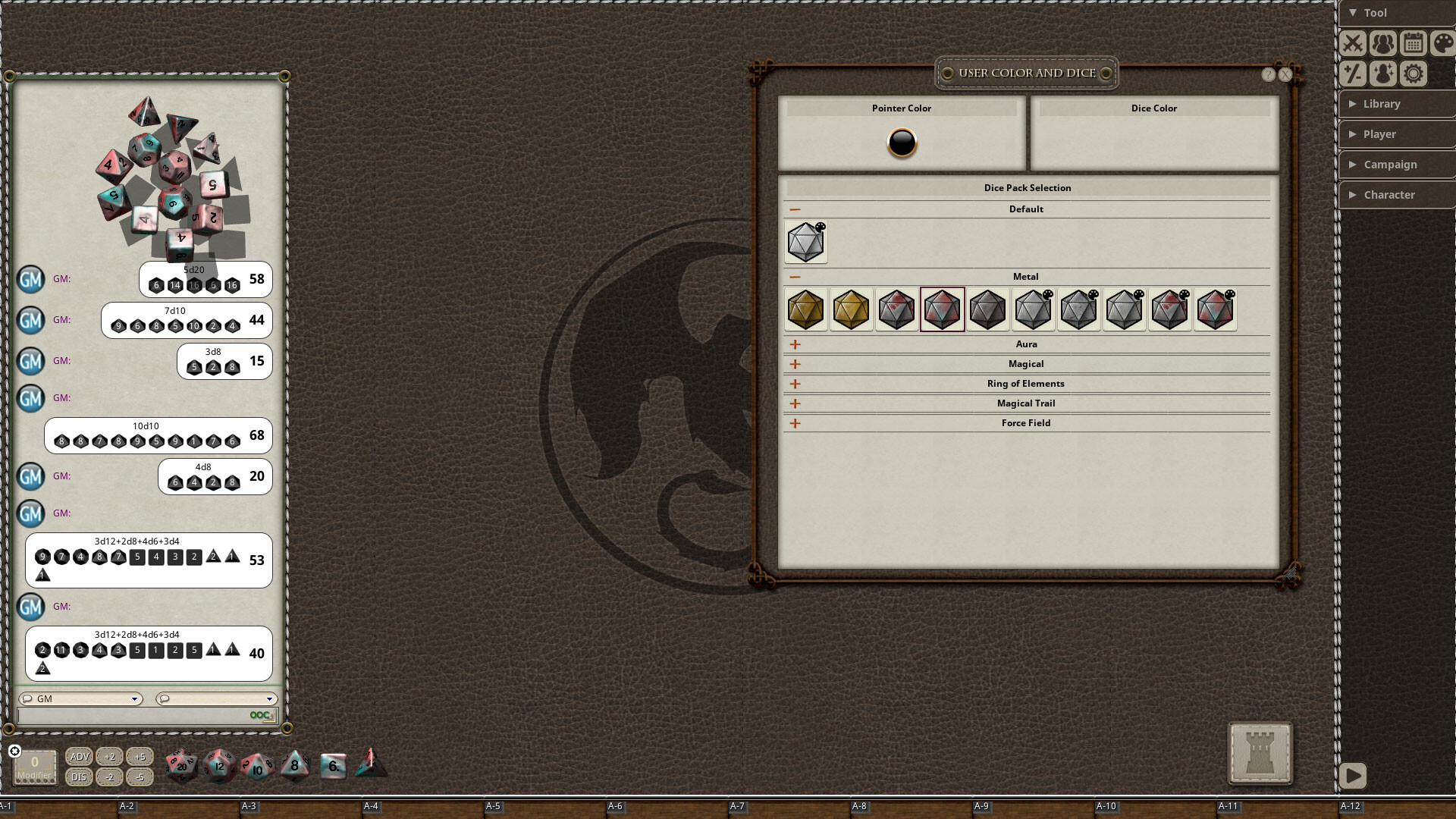The height and width of the screenshot is (819, 1456).
Task: Collapse the Metal dice pack section
Action: tap(794, 277)
